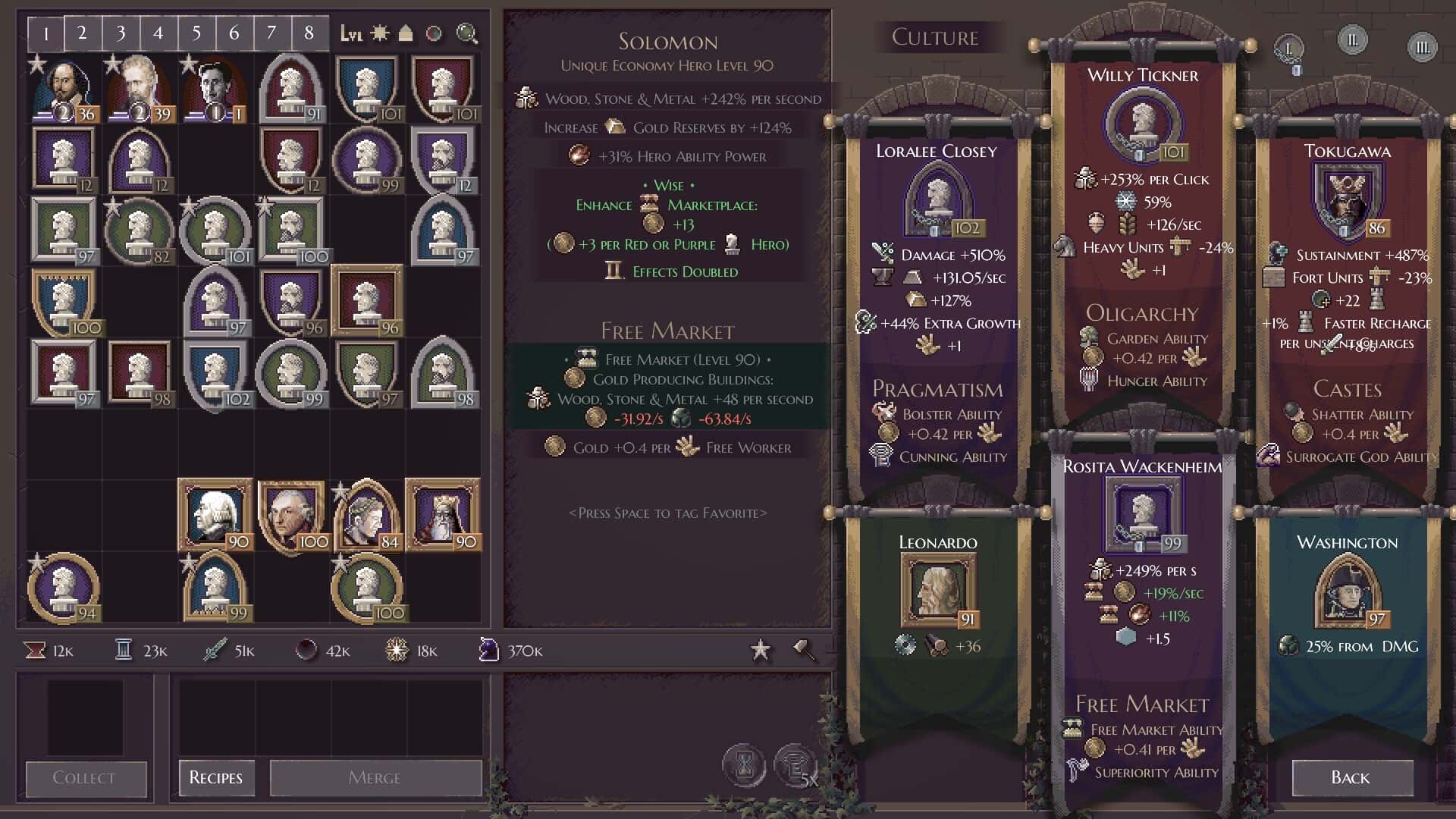Viewport: 1456px width, 819px height.
Task: Choose Willy Tickner's banner portrait
Action: tap(1143, 123)
